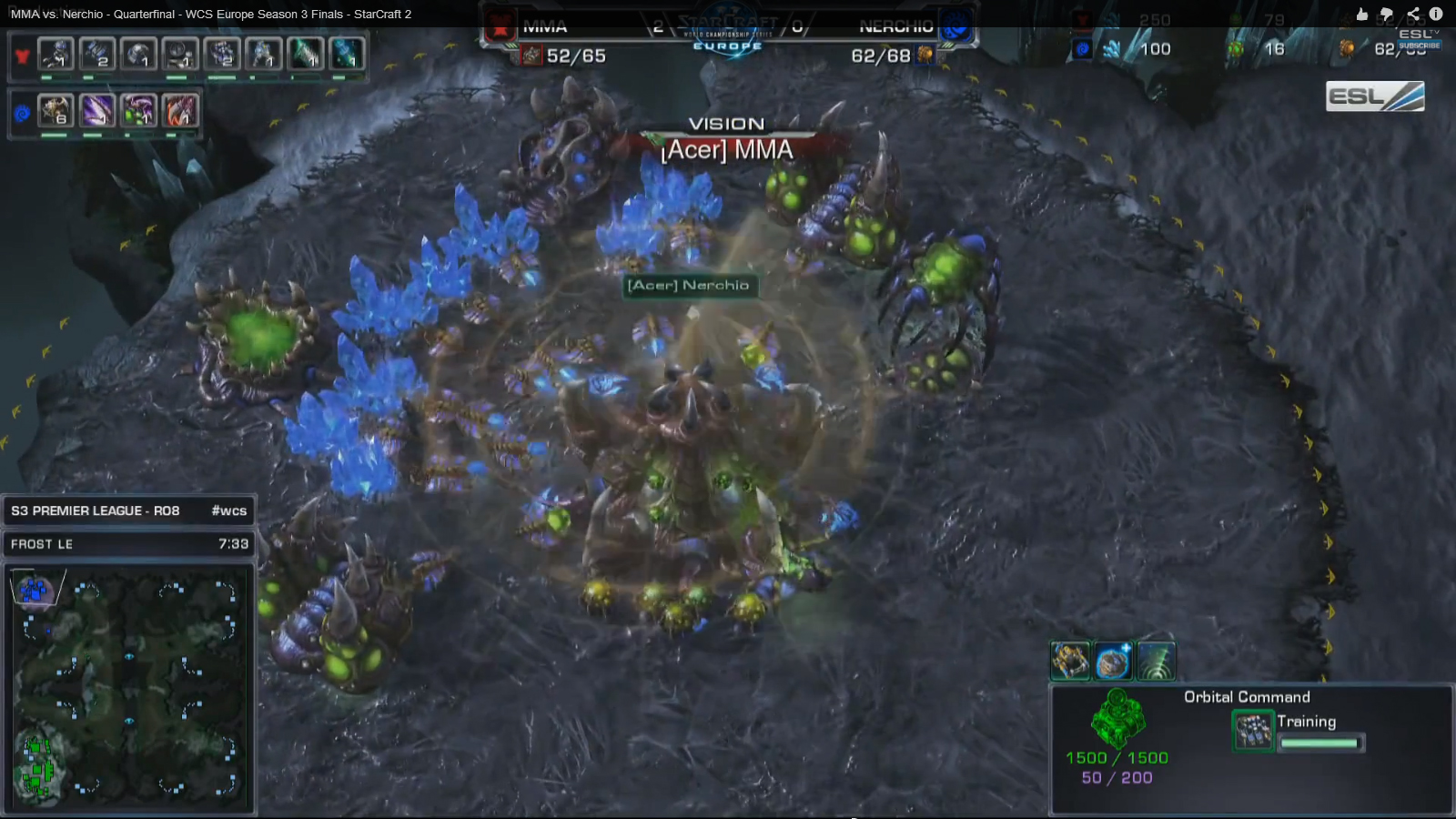This screenshot has height=819, width=1456.
Task: Use the Calldown Extra Supplies ability
Action: [x=1113, y=662]
